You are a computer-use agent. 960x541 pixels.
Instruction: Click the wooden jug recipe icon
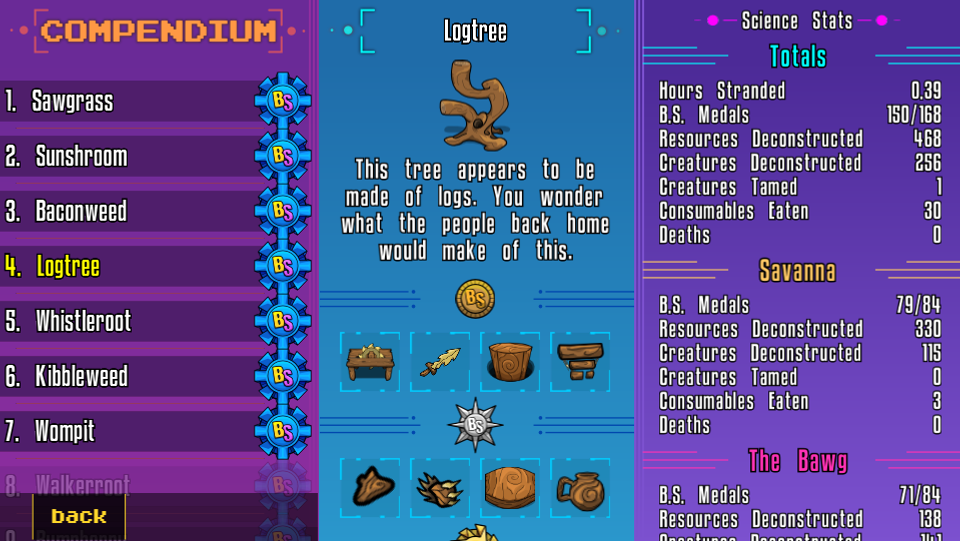tap(580, 487)
